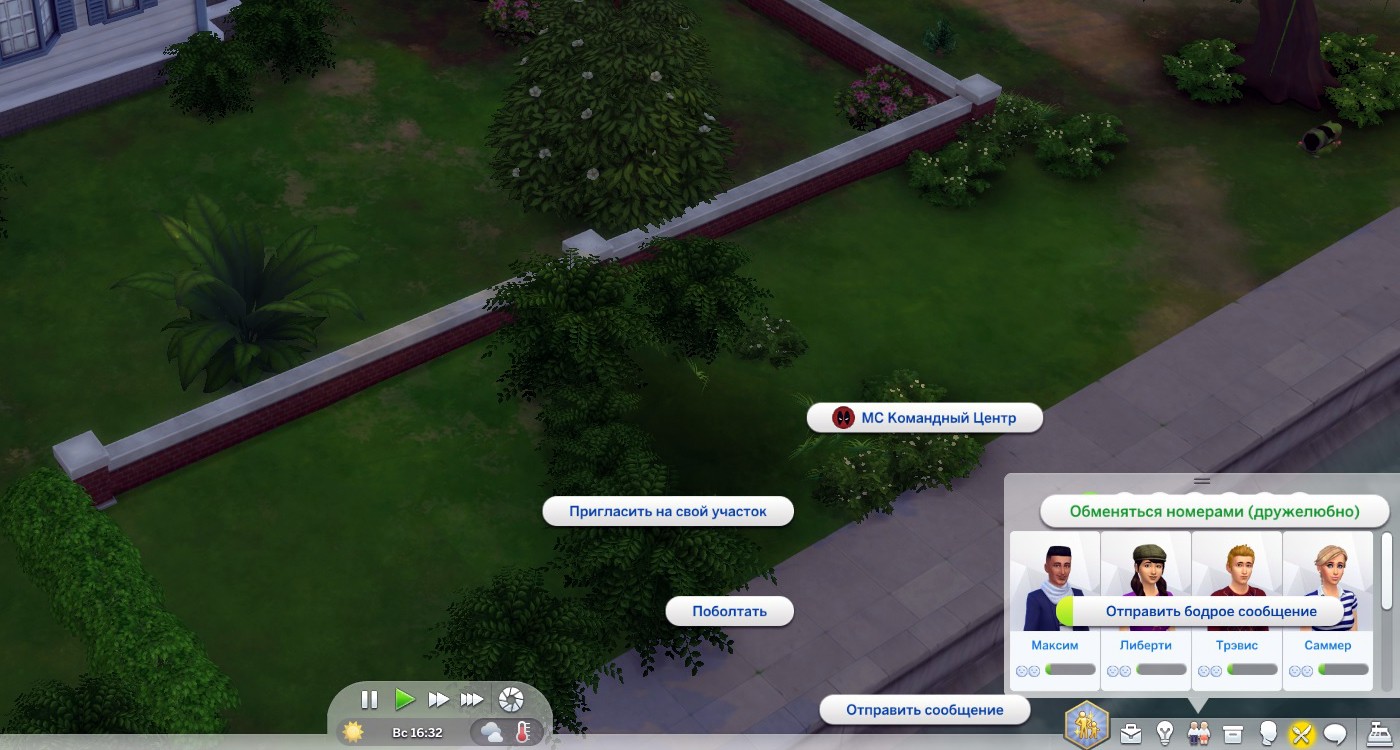Viewport: 1400px width, 750px height.
Task: Choose Отправить бодрое сообщение
Action: [x=1210, y=611]
